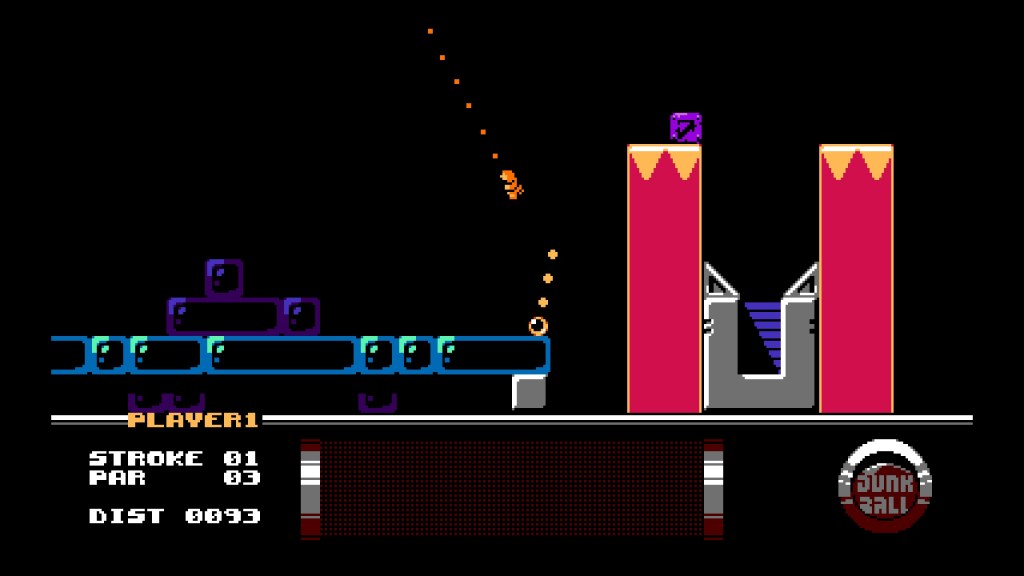
Task: Click the Junk Ball logo emblem
Action: coord(885,488)
